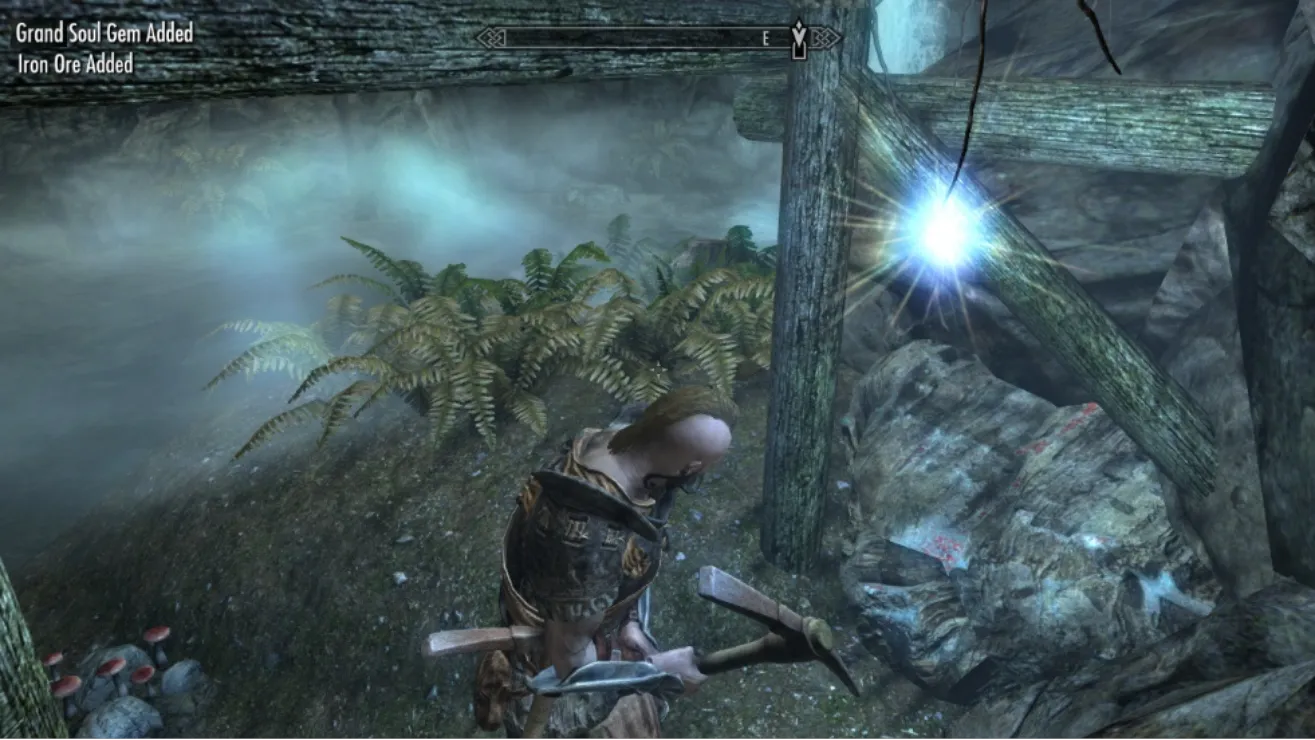Click the compass bar at top
1315x740 pixels.
(x=640, y=39)
